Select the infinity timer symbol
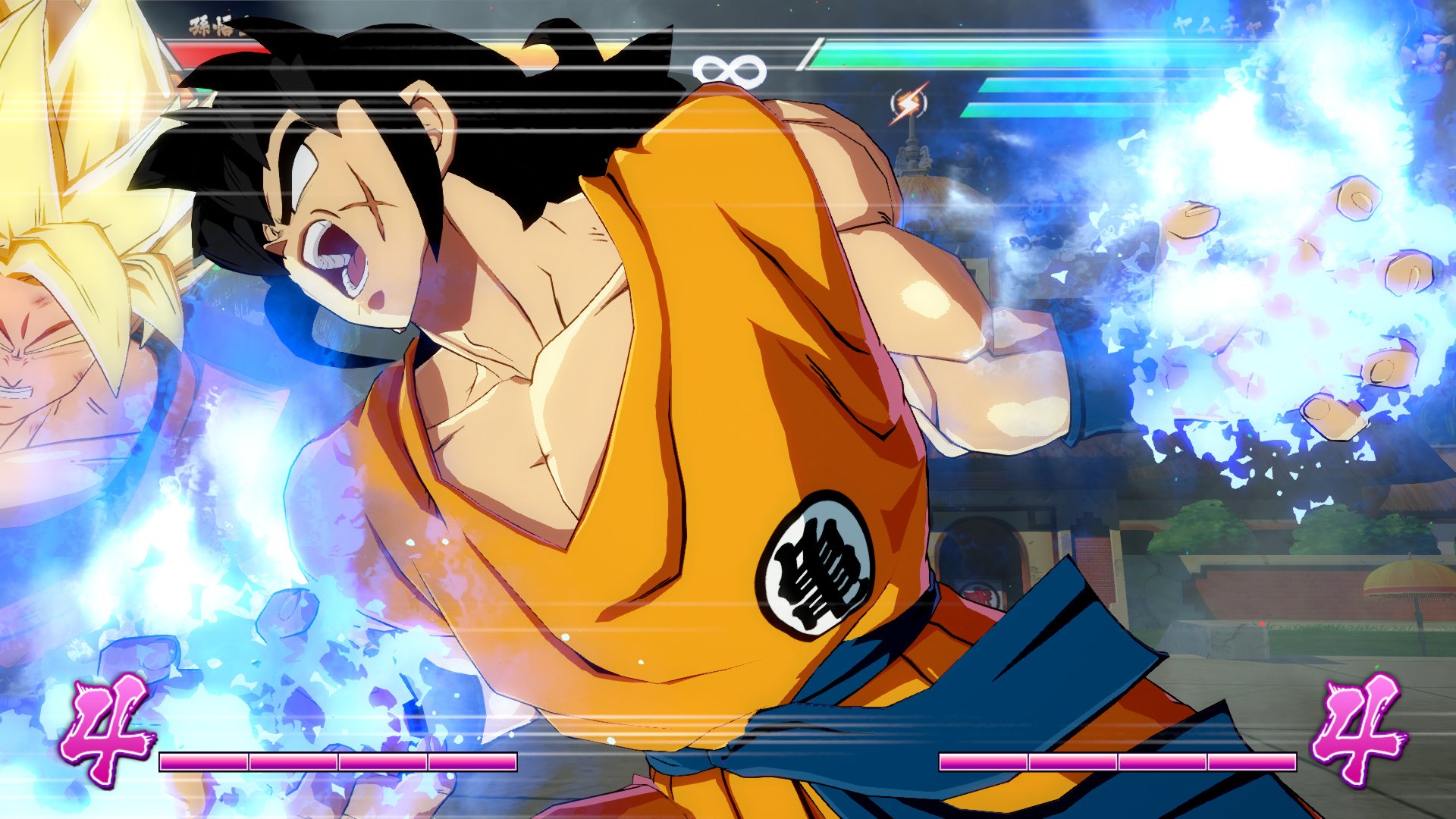The height and width of the screenshot is (819, 1456). 730,67
